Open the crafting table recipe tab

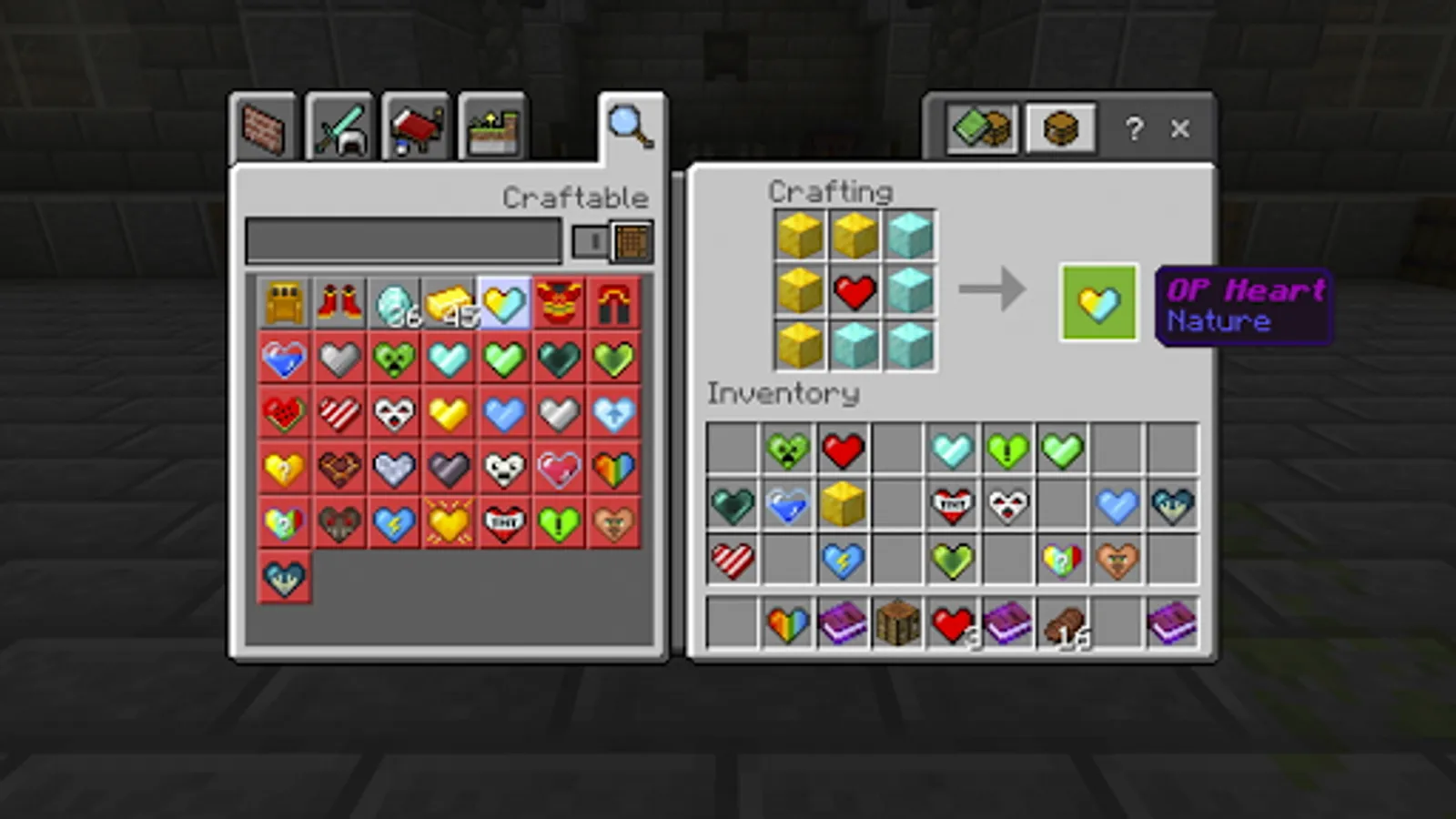pyautogui.click(x=1061, y=128)
